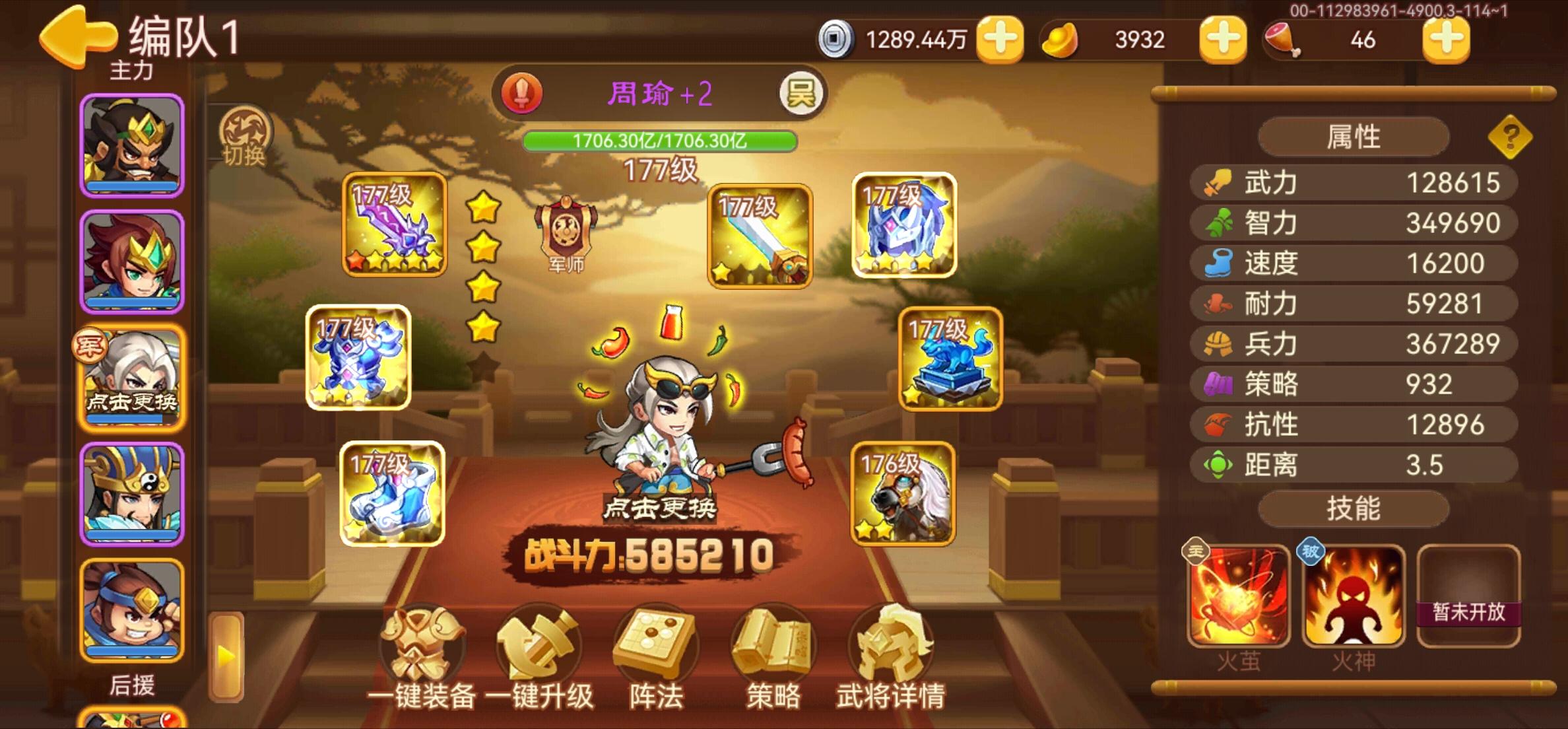Open the help panel via the ? diamond
Viewport: 1568px width, 729px height.
pos(1513,137)
